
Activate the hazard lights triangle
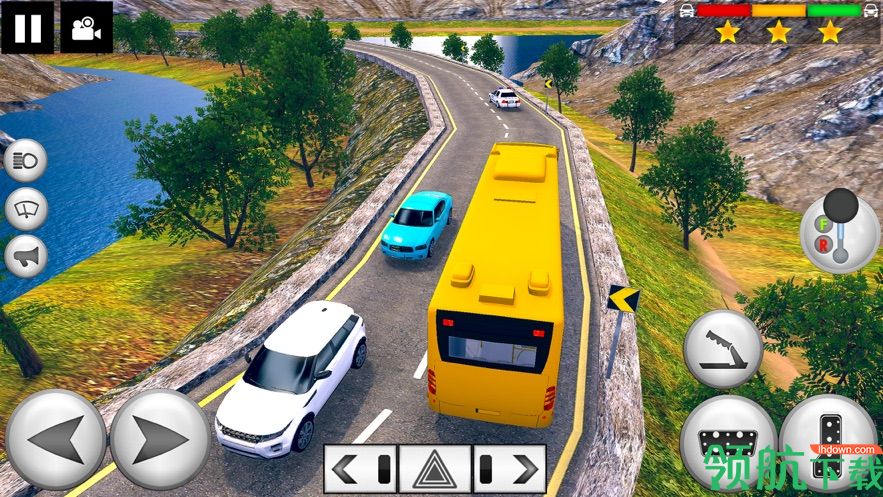pyautogui.click(x=435, y=468)
